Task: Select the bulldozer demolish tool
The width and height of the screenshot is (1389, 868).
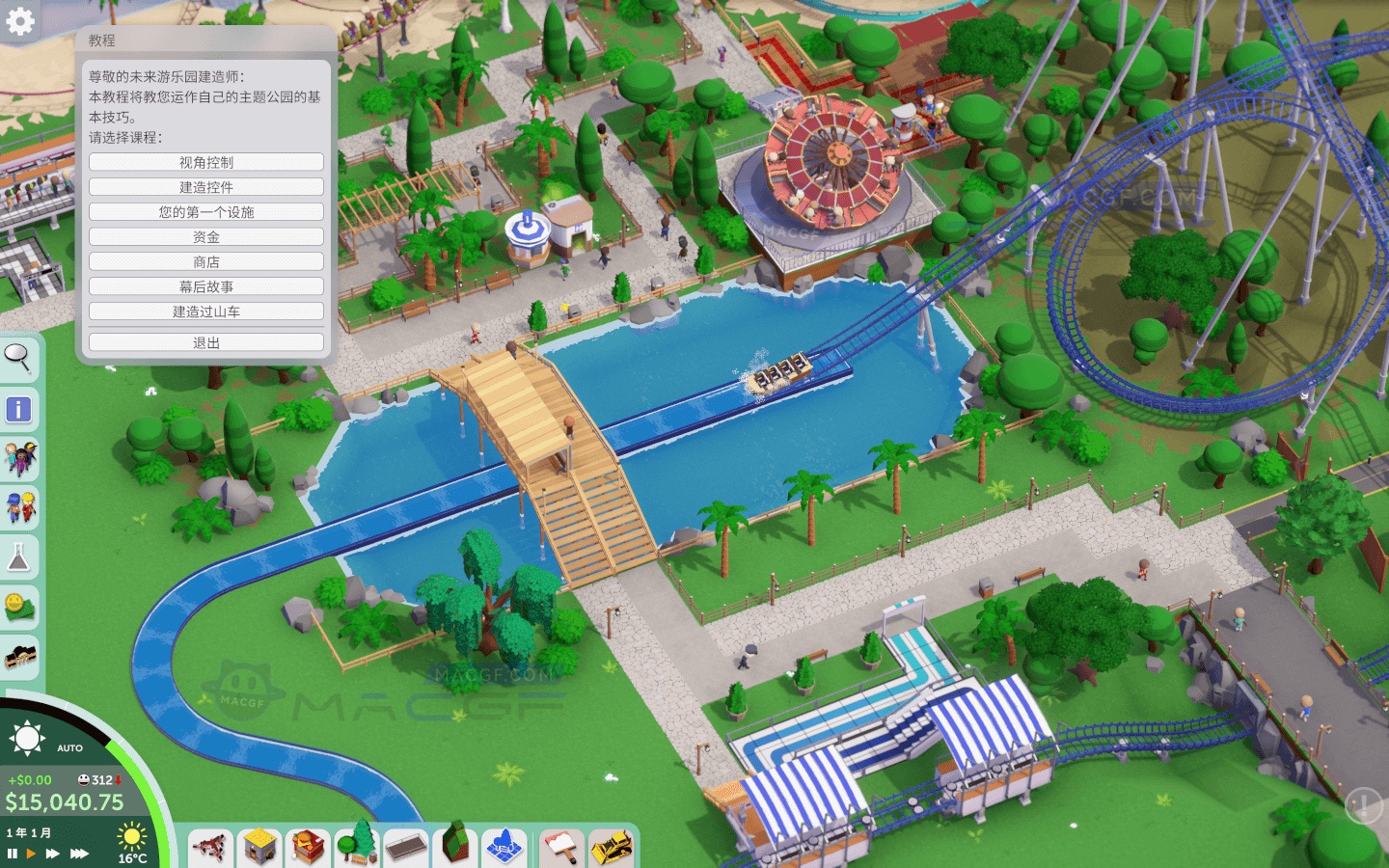Action: [611, 850]
